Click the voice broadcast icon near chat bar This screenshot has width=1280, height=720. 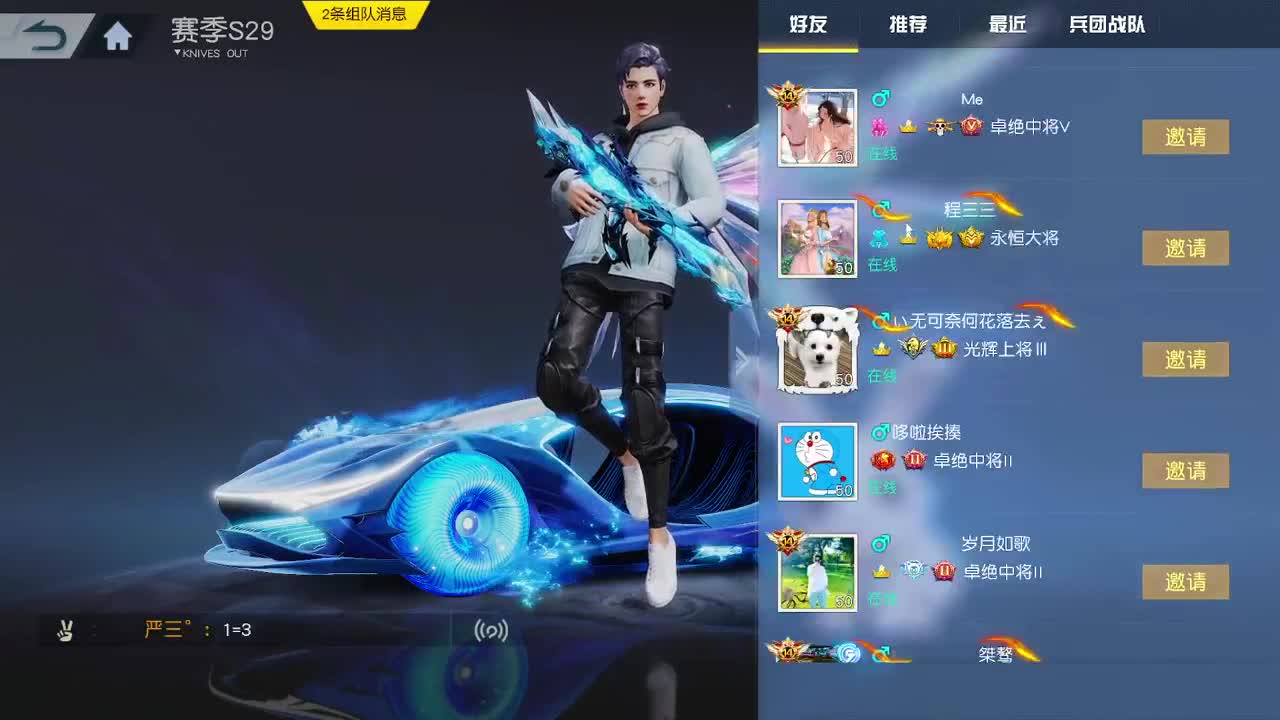point(489,630)
